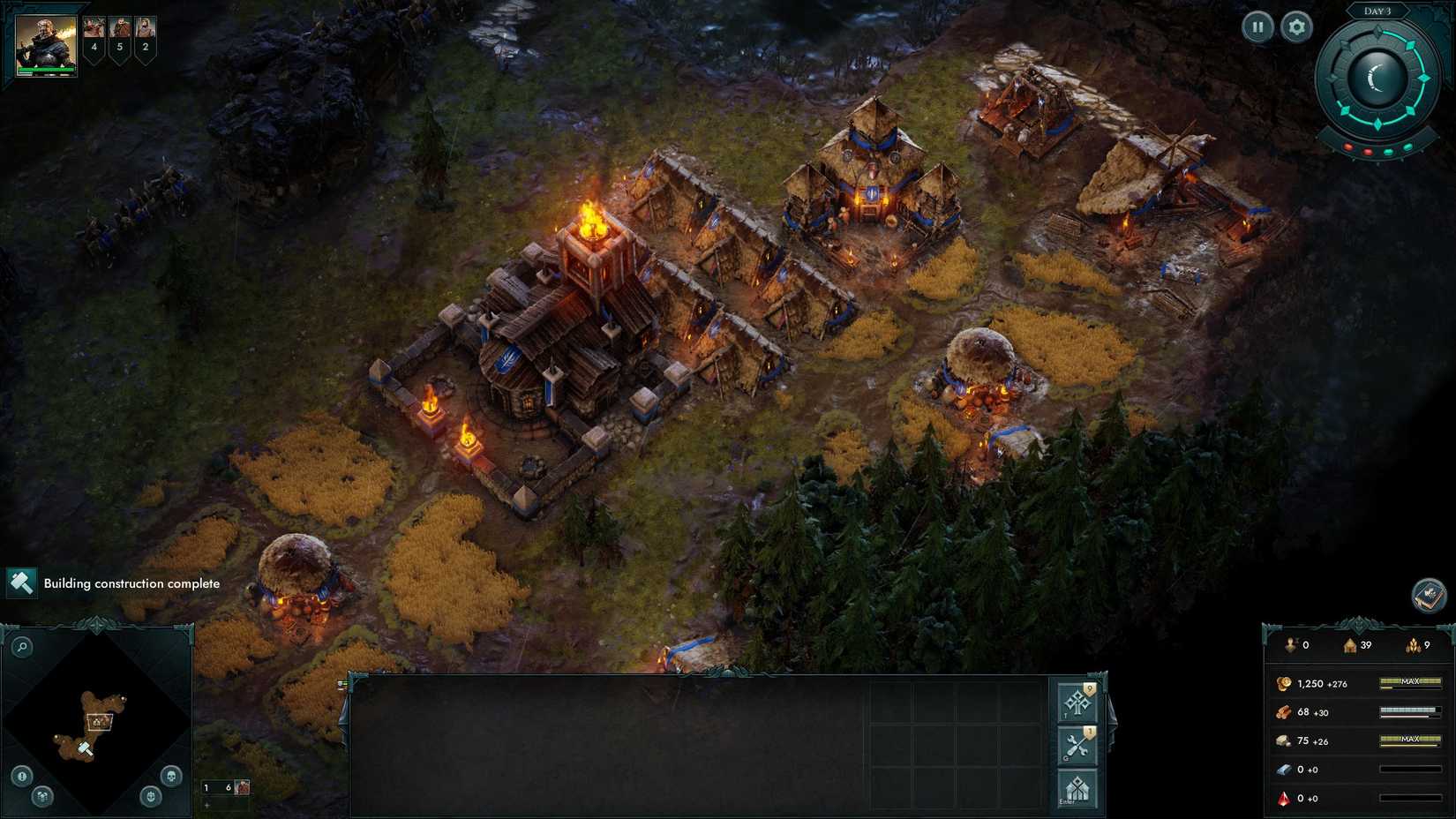The height and width of the screenshot is (819, 1456).
Task: Click the anchor-like icon below the skull button
Action: pyautogui.click(x=150, y=797)
